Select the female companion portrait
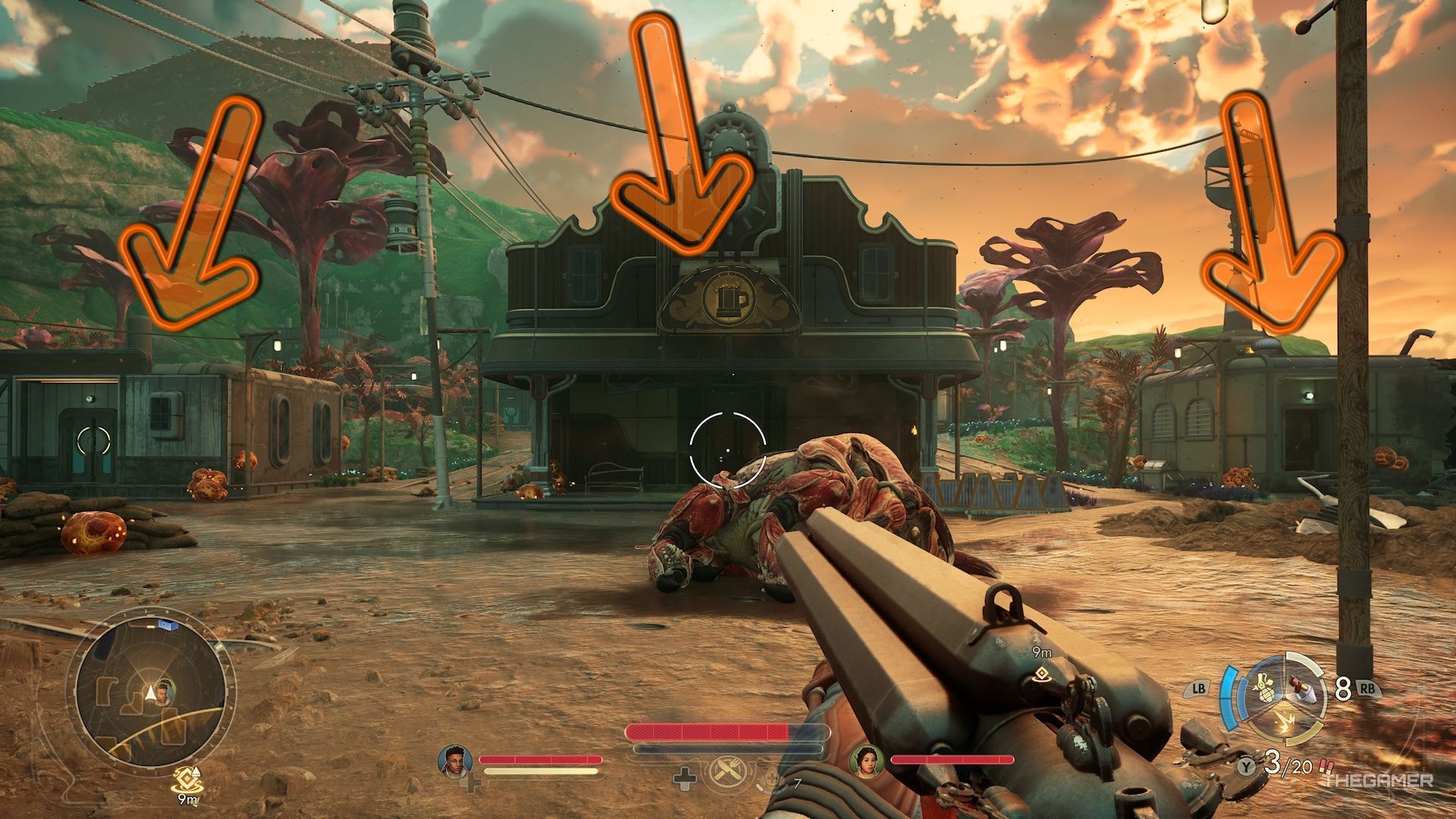 click(x=866, y=760)
